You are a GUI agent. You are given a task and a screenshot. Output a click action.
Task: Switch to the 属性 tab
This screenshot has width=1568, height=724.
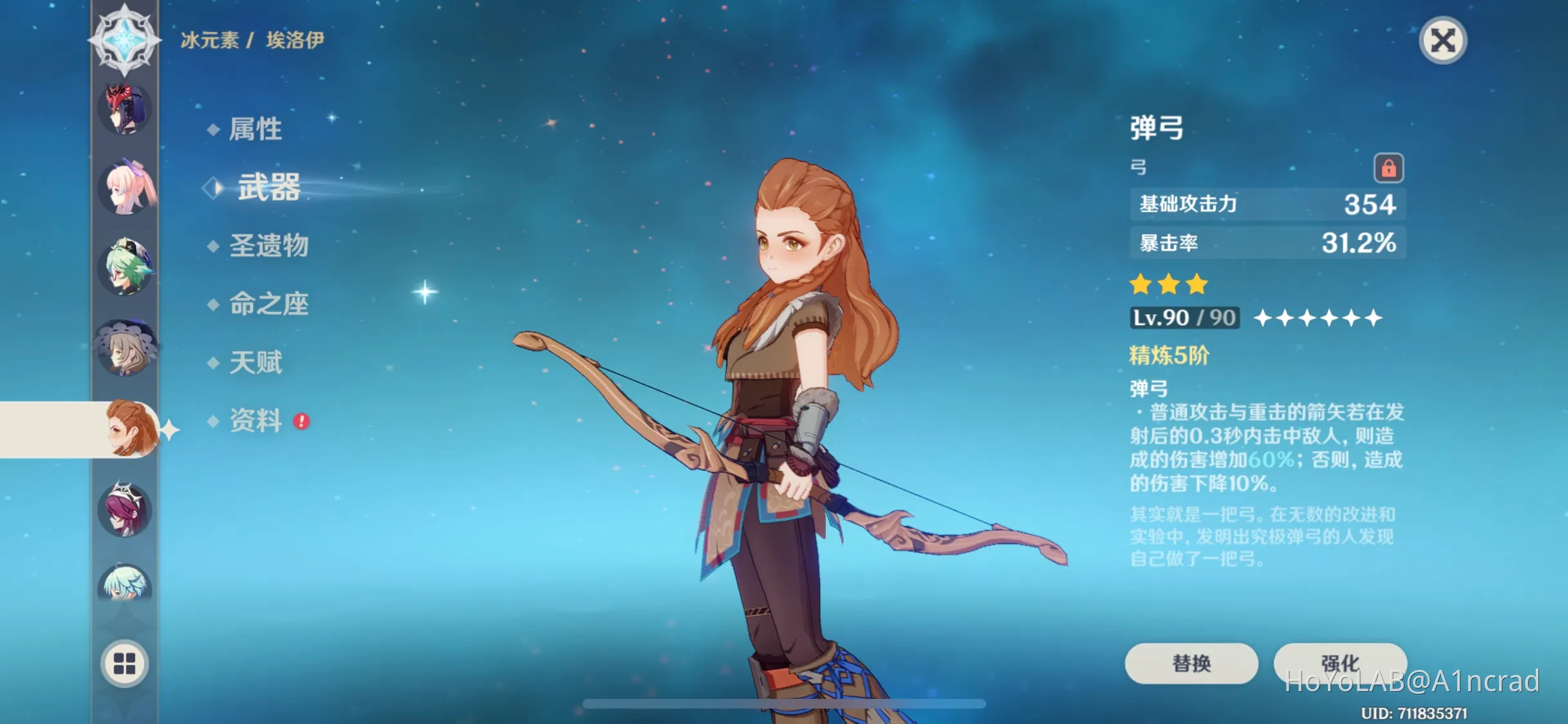tap(256, 129)
